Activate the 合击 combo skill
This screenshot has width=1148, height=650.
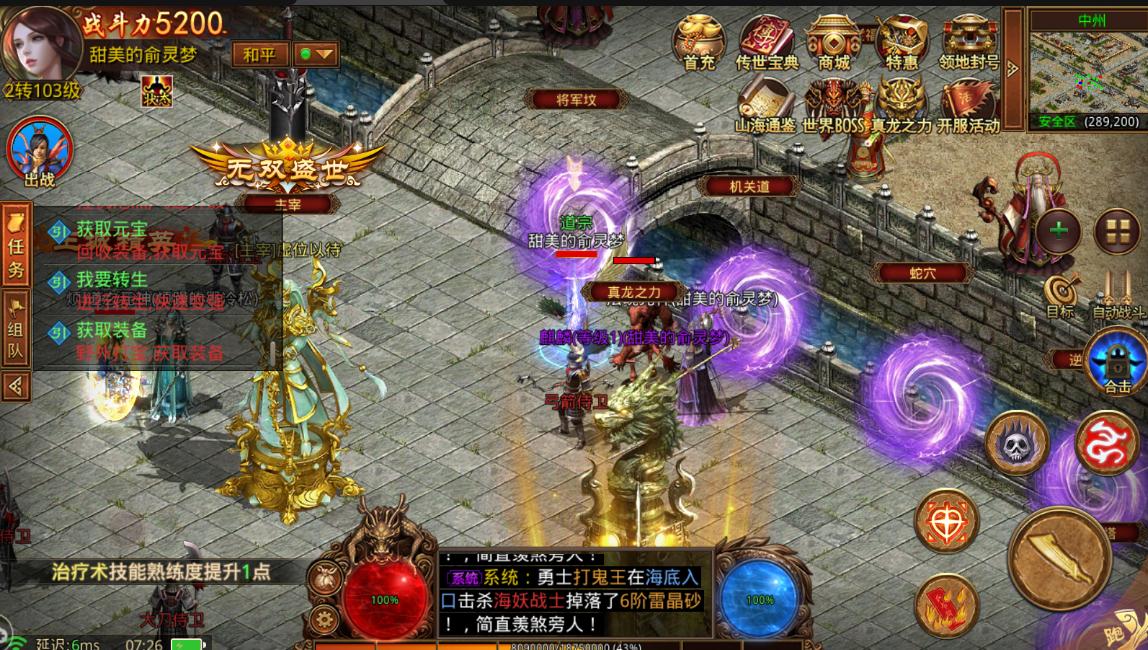1116,362
